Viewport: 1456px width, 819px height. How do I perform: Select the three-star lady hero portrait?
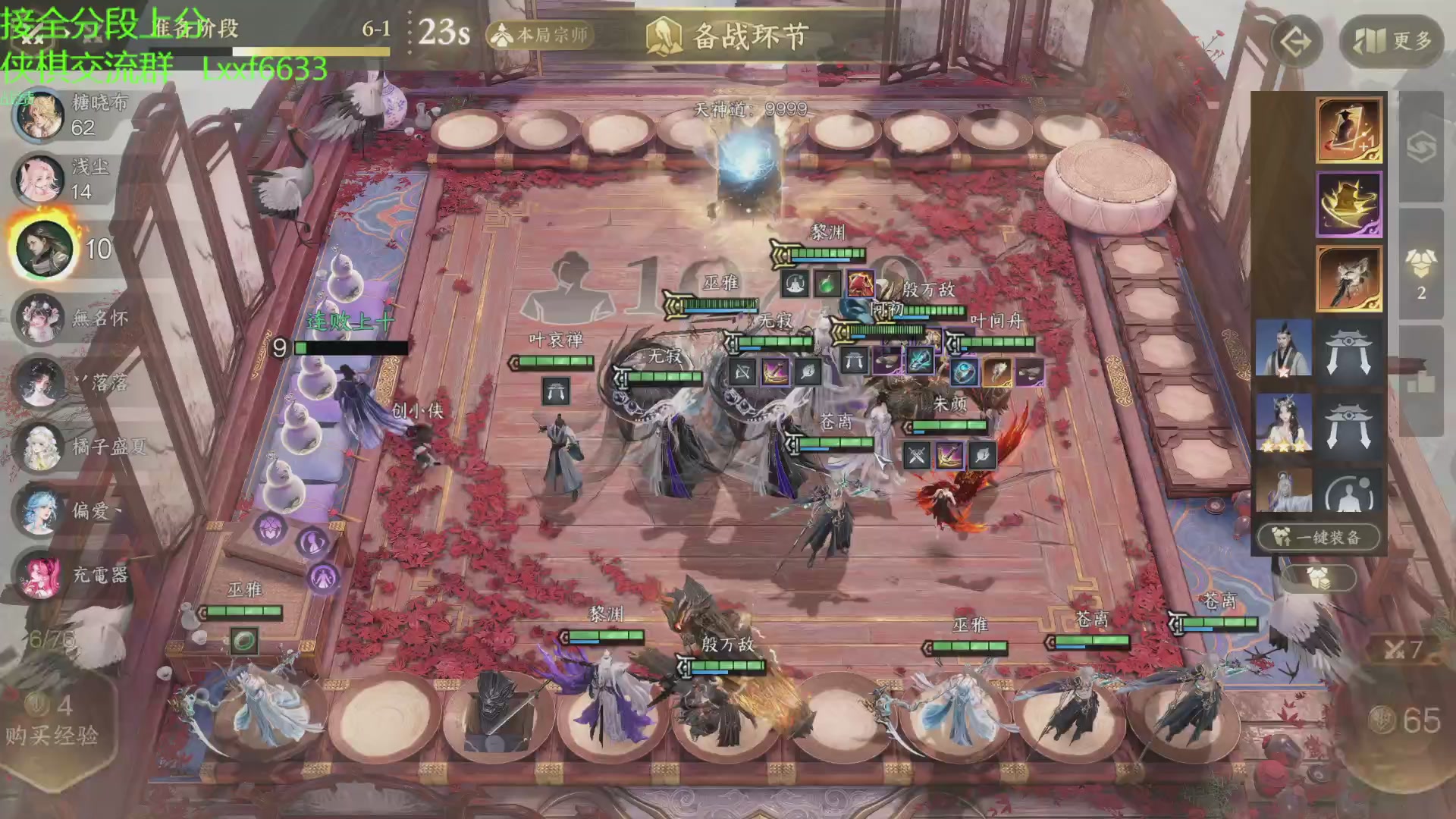coord(1283,422)
